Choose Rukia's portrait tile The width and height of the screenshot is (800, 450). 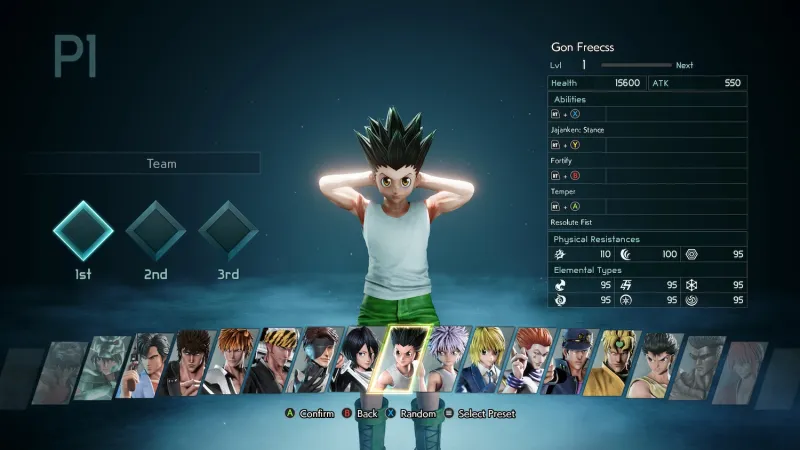(x=362, y=360)
